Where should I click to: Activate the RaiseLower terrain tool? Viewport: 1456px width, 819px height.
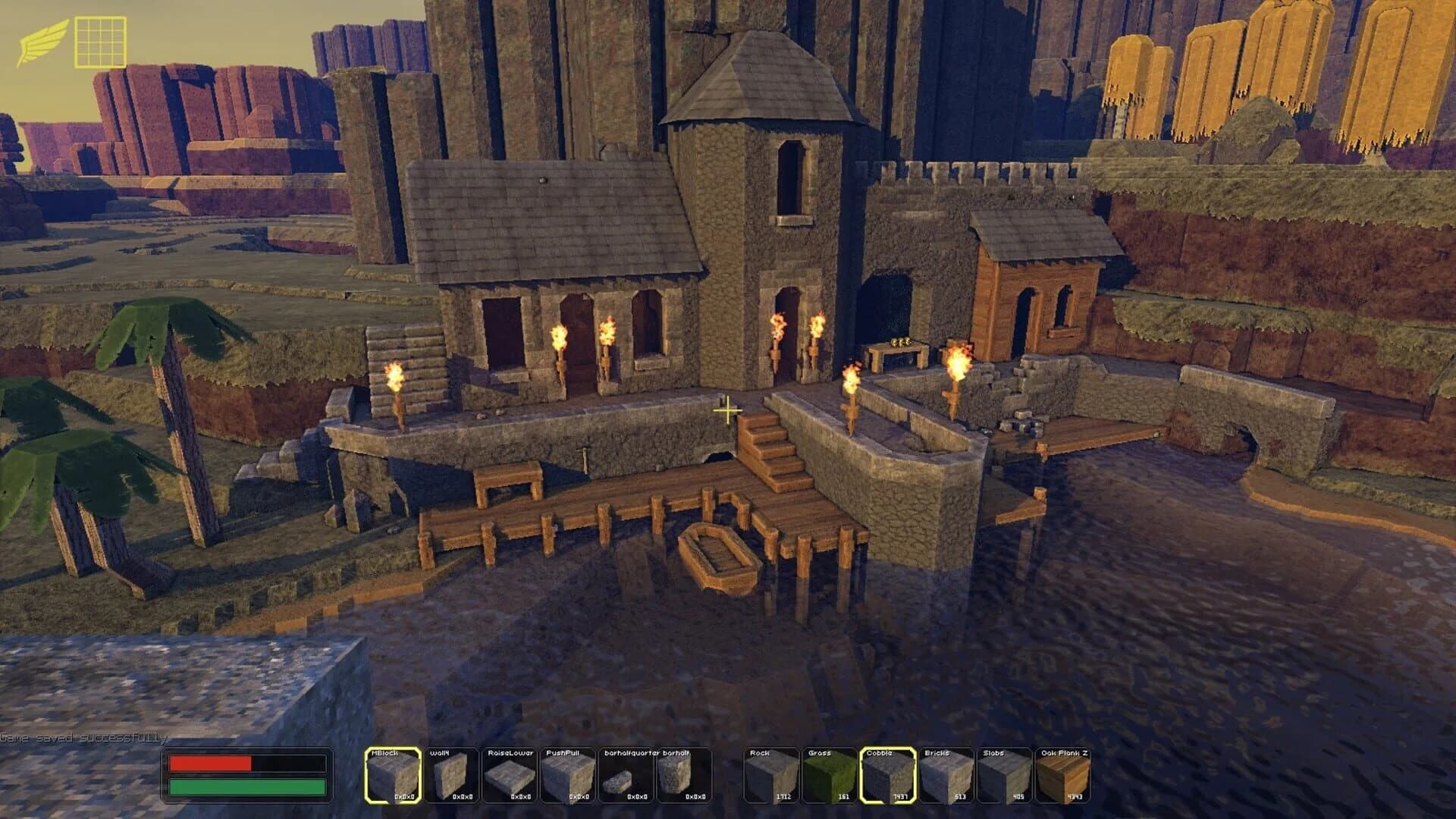coord(508,773)
